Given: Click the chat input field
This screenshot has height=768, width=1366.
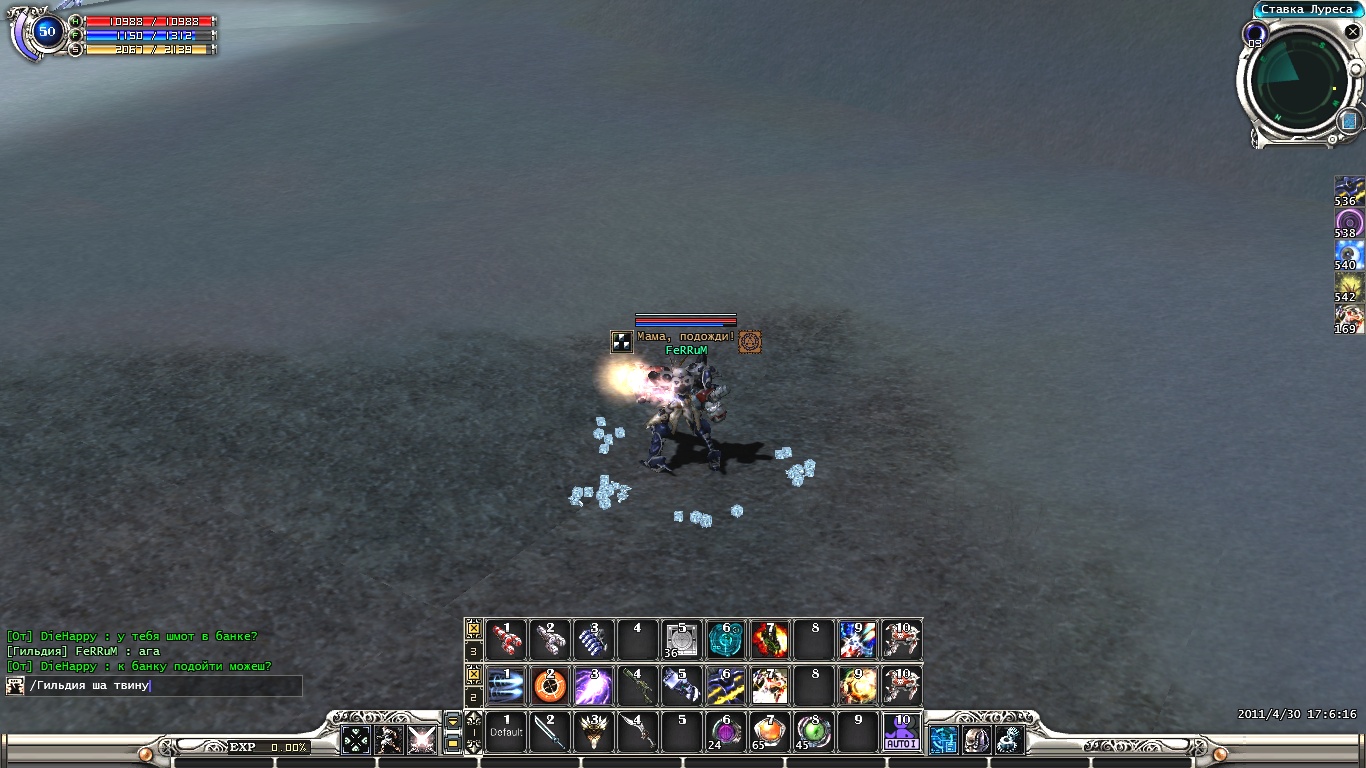Looking at the screenshot, I should [x=165, y=686].
